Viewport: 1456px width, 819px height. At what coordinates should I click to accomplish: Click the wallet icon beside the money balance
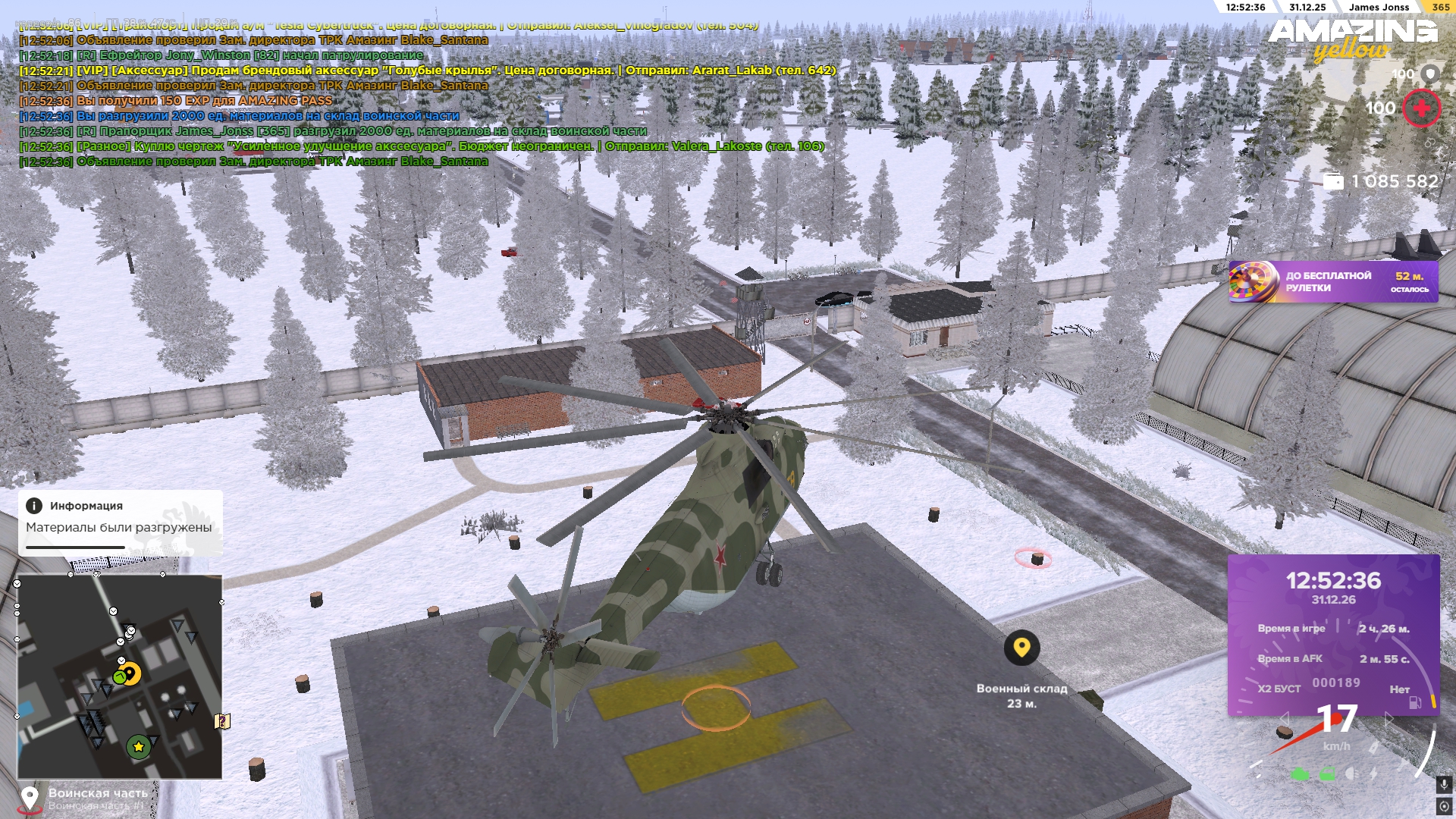[1333, 182]
